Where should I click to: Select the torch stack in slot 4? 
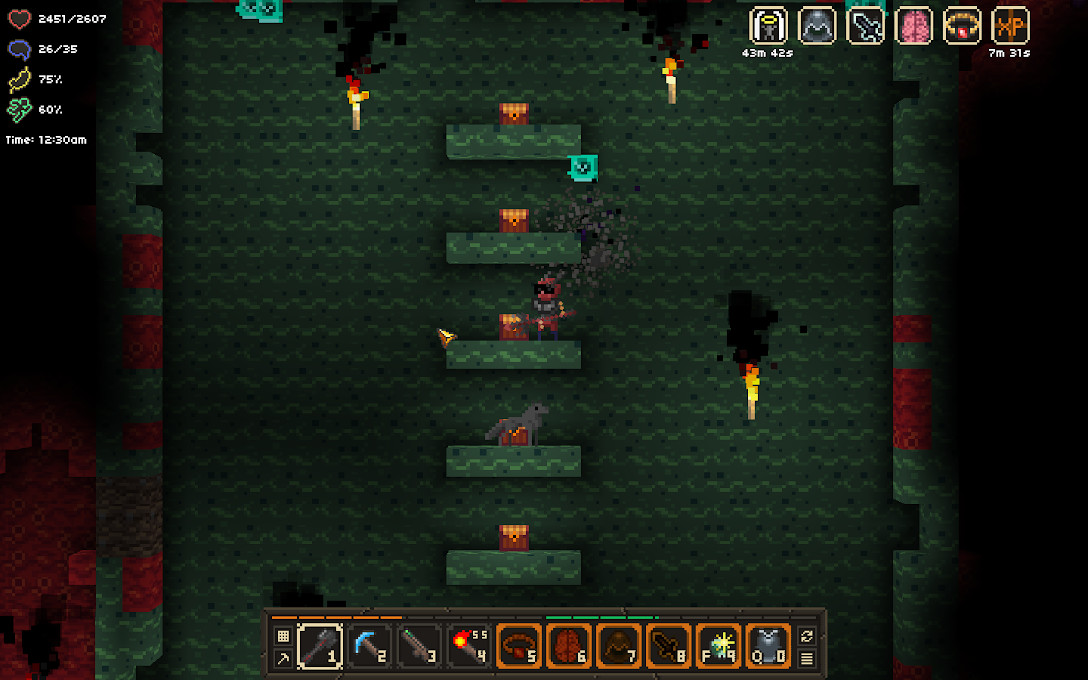click(469, 645)
